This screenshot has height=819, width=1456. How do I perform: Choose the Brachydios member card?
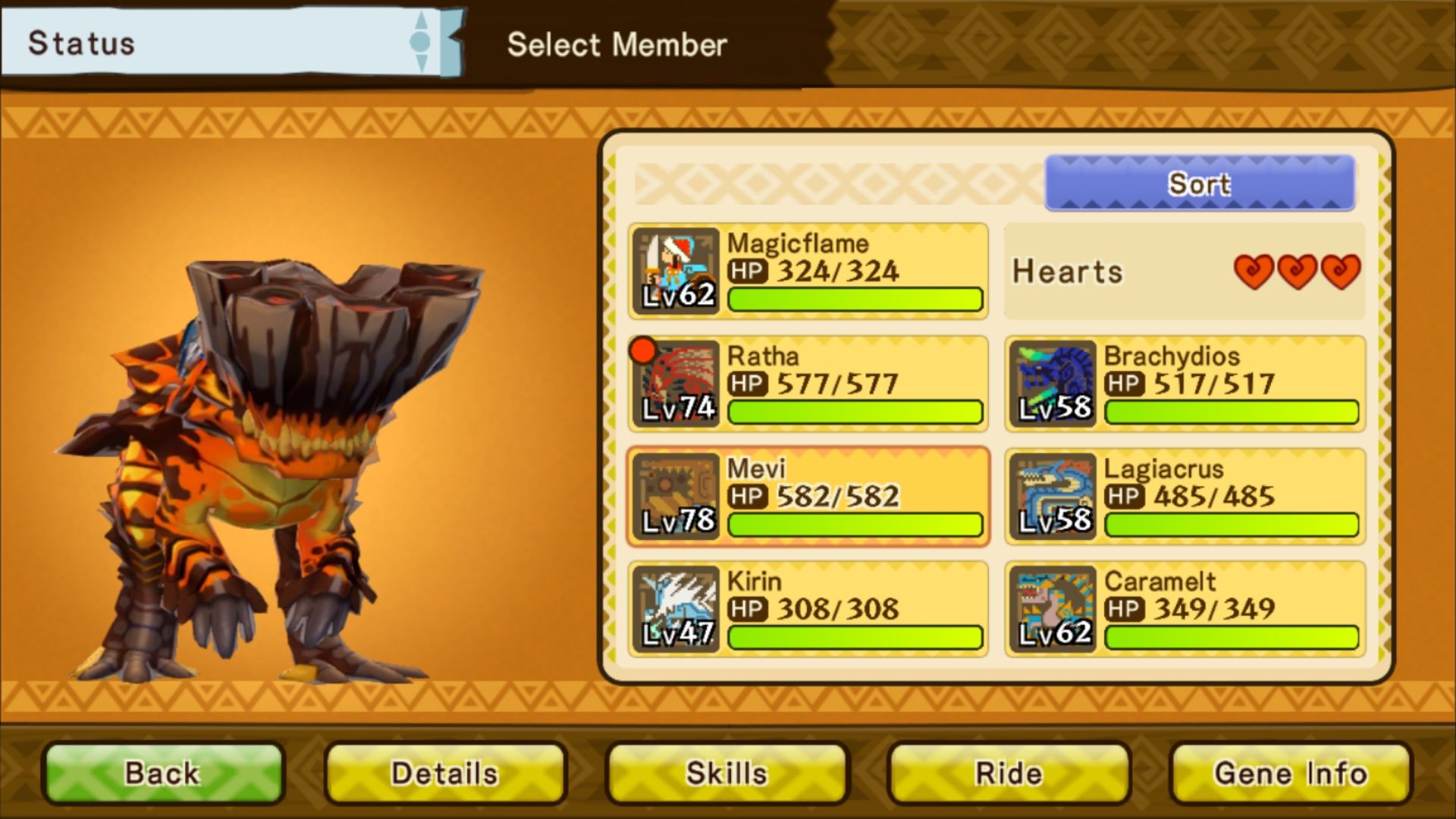(1185, 384)
